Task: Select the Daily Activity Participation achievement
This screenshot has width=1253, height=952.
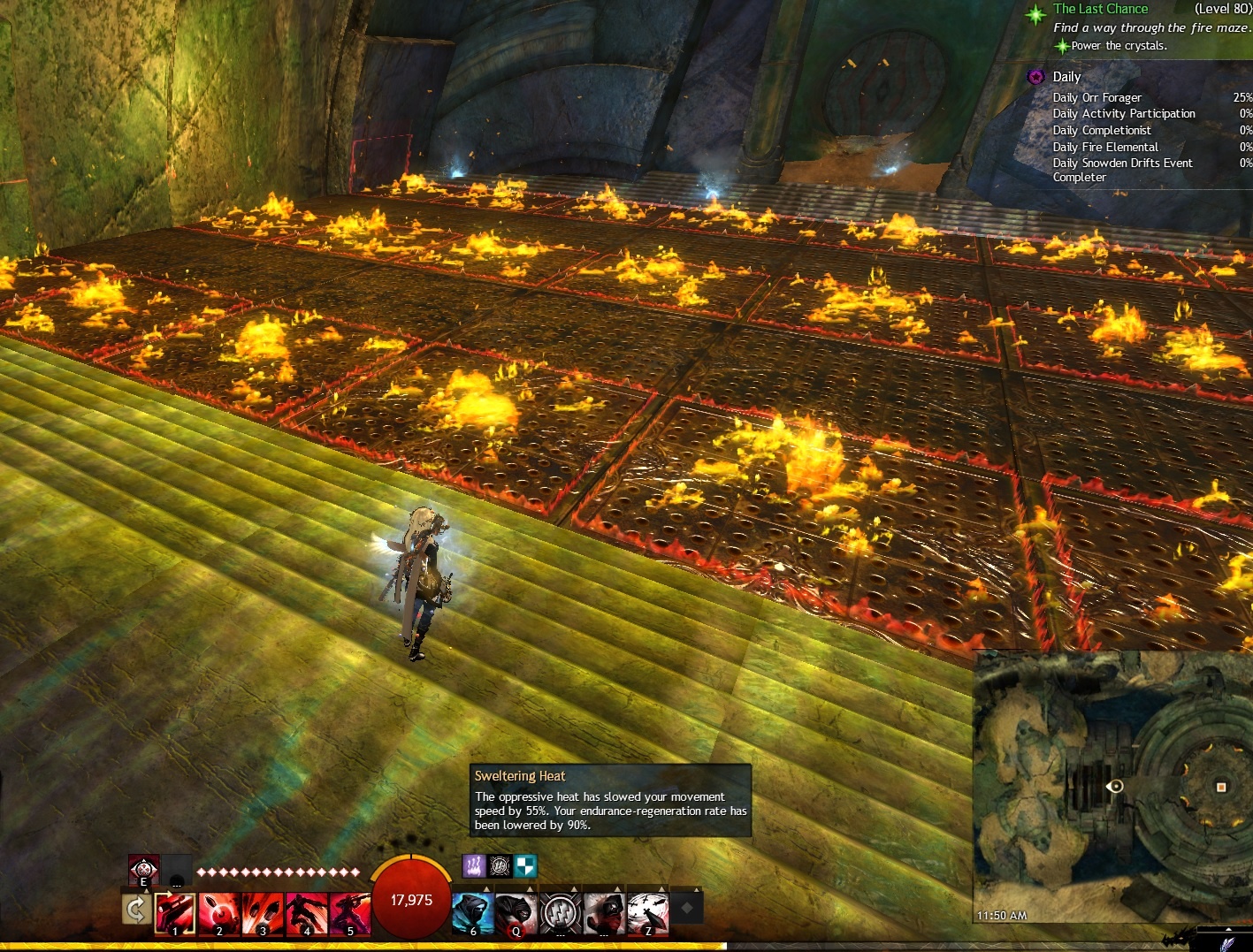Action: tap(1123, 114)
